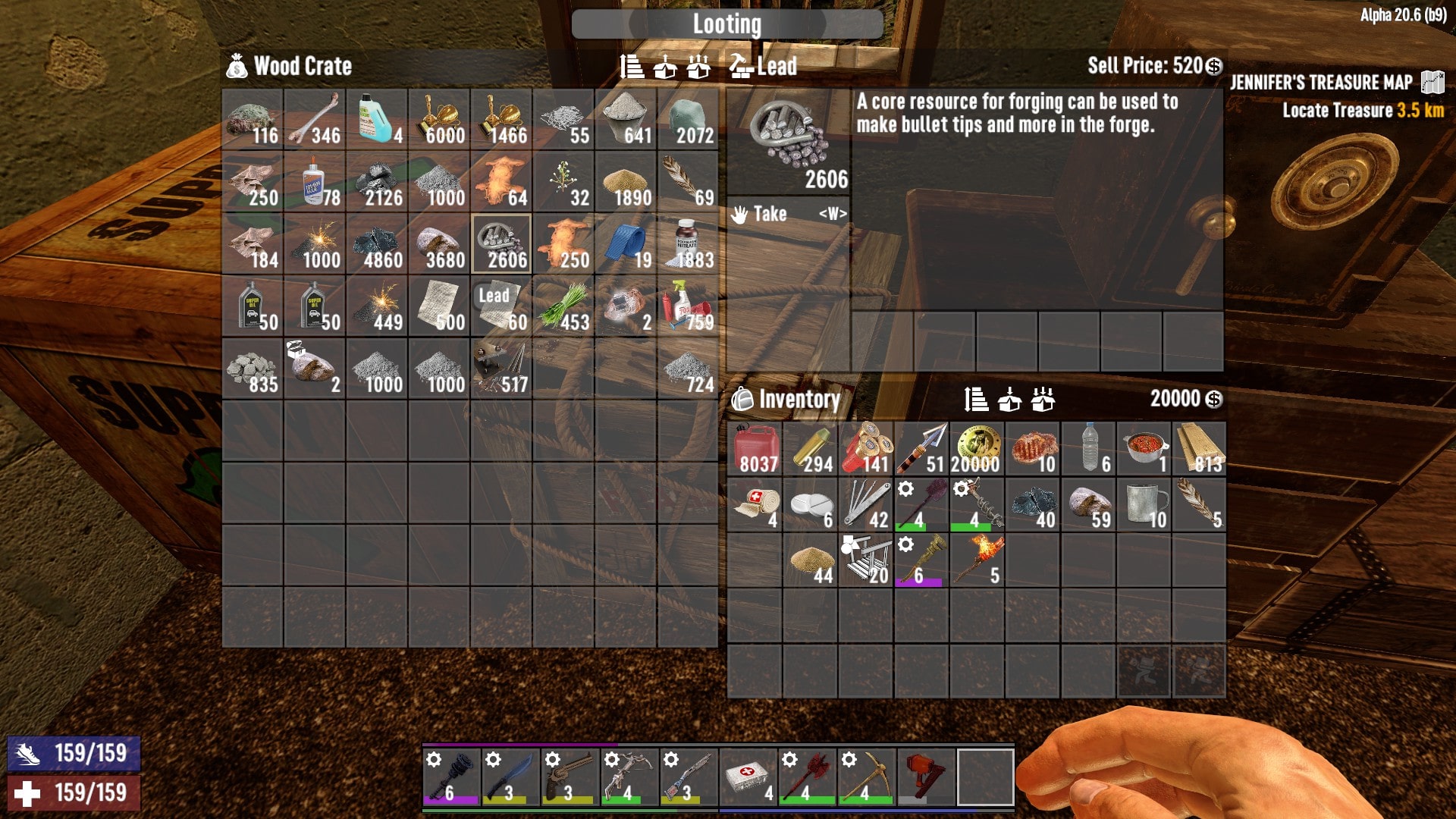Select the coin stack of 20000
1456x819 pixels.
click(977, 449)
